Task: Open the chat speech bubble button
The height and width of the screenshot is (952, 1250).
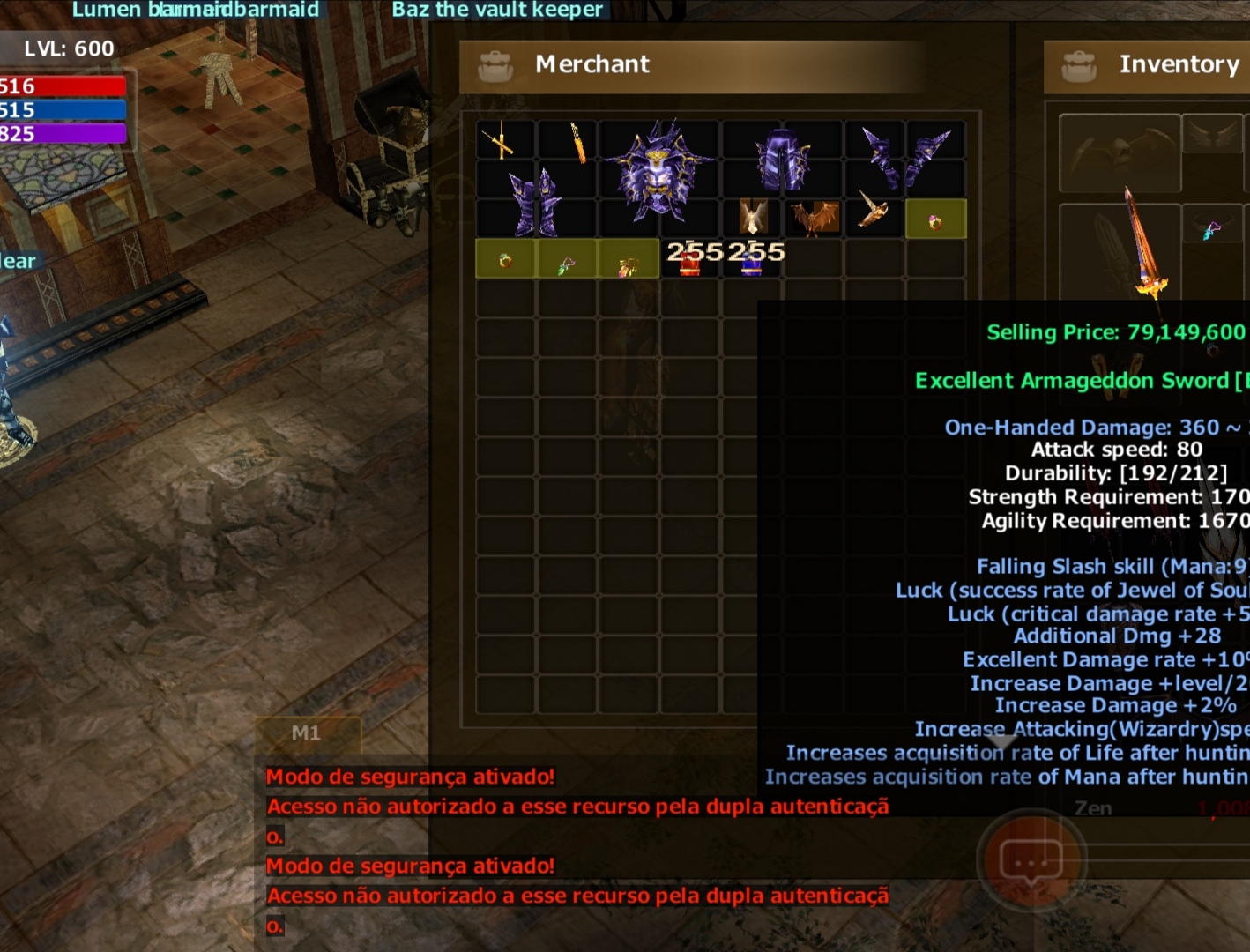Action: (1031, 860)
